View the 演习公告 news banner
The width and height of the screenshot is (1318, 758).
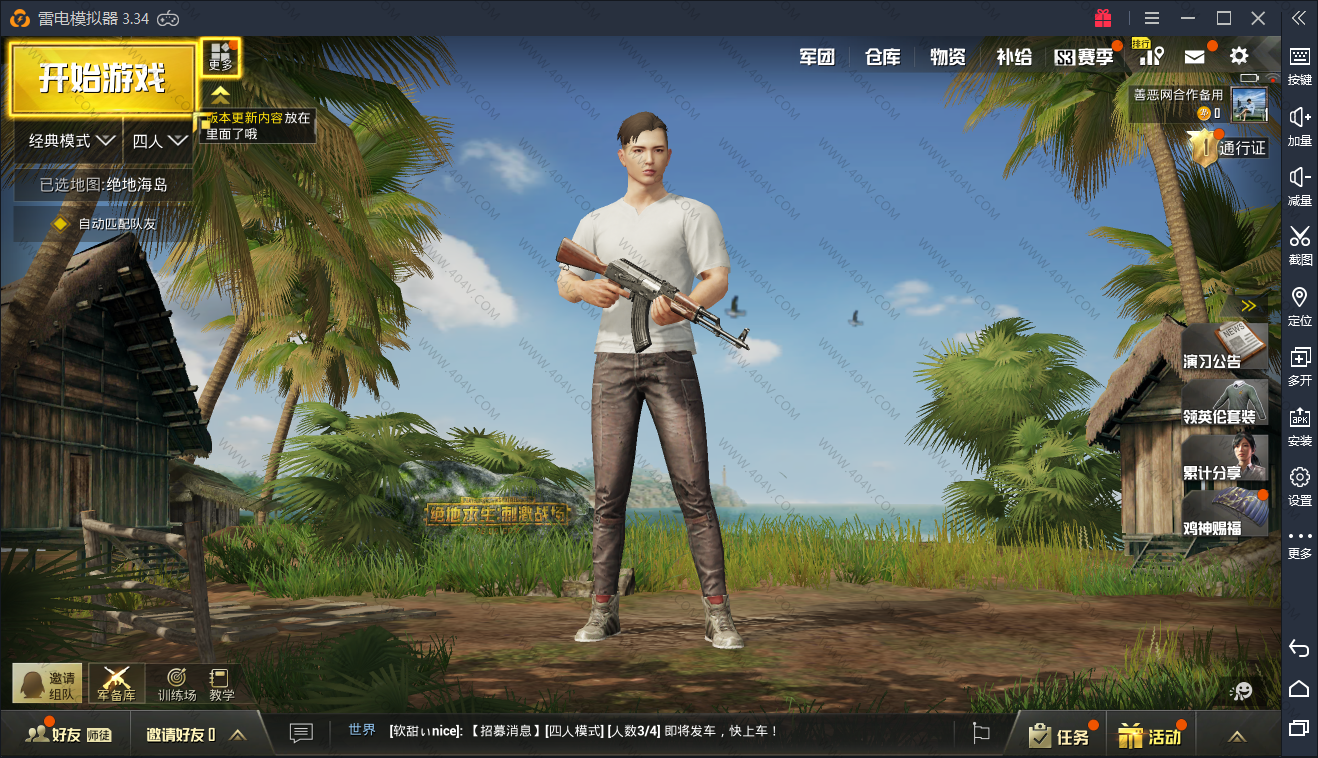(x=1224, y=347)
